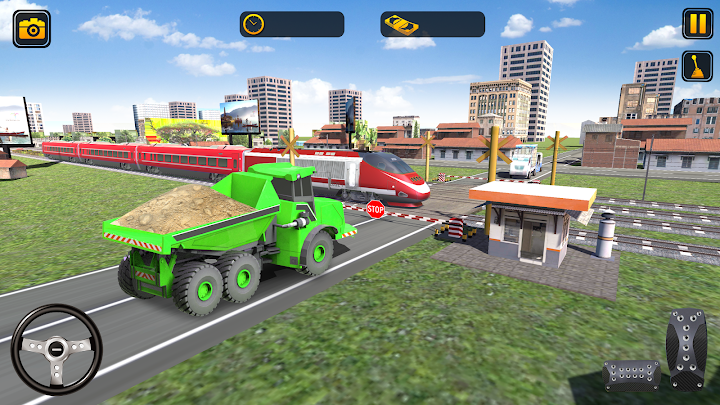Viewport: 720px width, 405px height.
Task: Step on the accelerator pedal
Action: (x=686, y=349)
